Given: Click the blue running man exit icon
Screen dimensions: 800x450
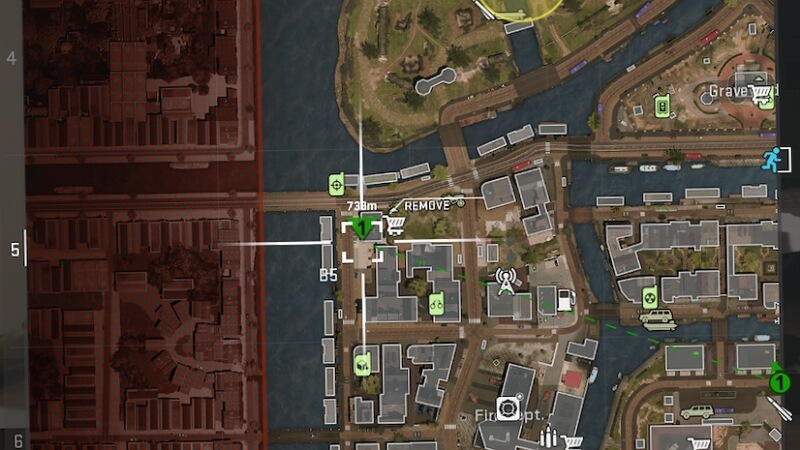Looking at the screenshot, I should 770,159.
